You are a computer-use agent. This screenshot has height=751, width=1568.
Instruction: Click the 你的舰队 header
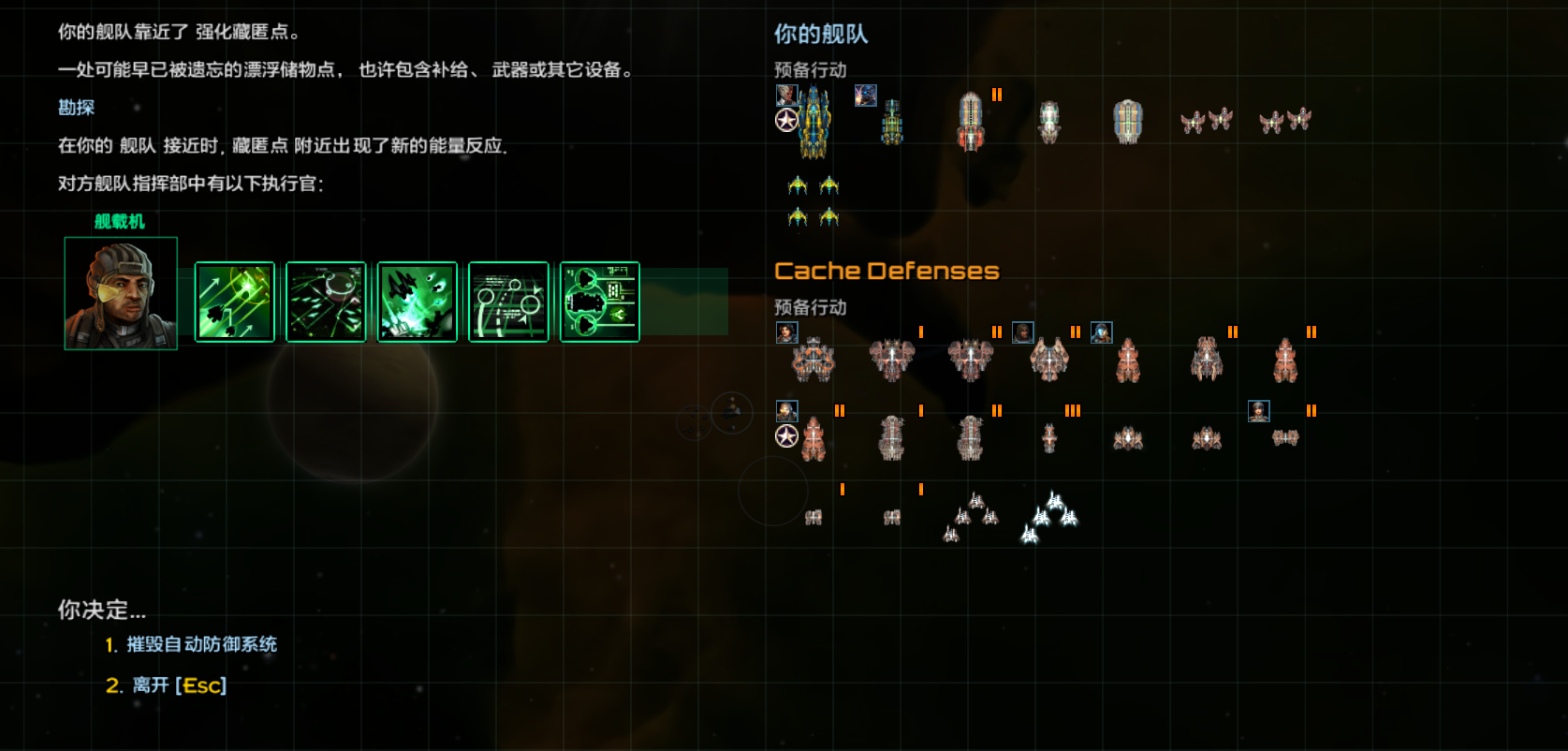point(821,33)
